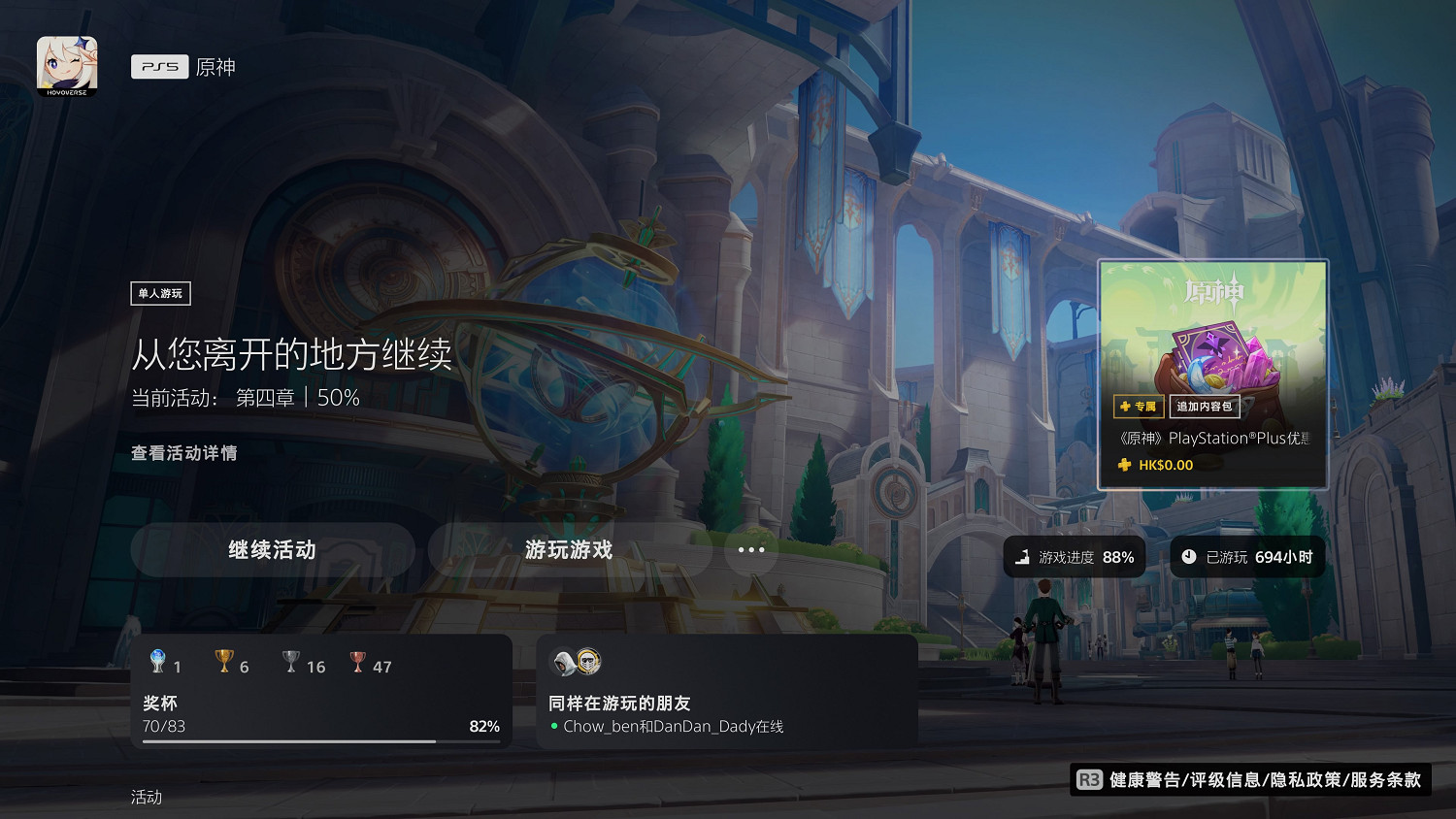Click the Genshin Impact HoYoverse game icon
Viewport: 1456px width, 819px height.
click(65, 64)
